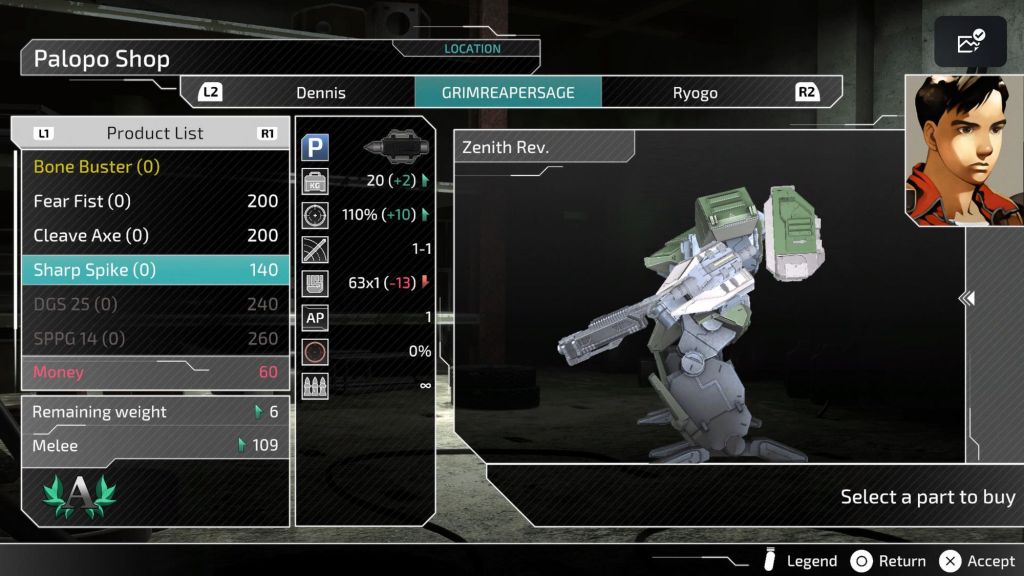This screenshot has width=1024, height=576.
Task: Switch to the Ryogo pilot tab
Action: pyautogui.click(x=695, y=93)
